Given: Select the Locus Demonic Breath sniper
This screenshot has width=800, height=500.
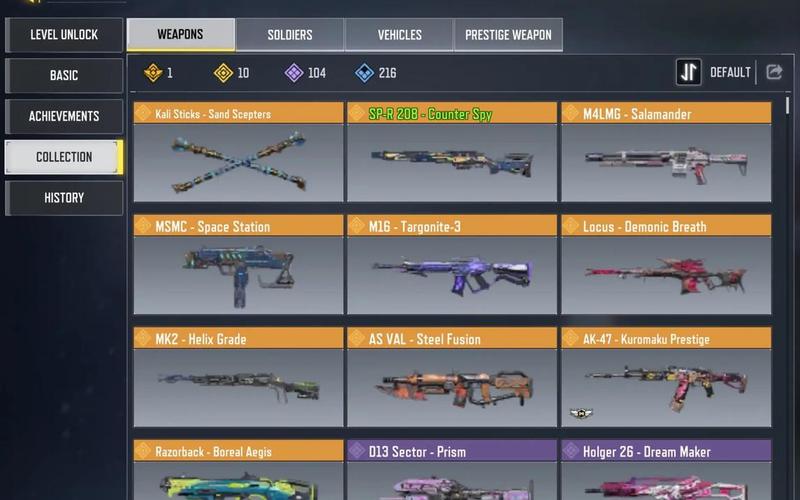Looking at the screenshot, I should coord(666,266).
